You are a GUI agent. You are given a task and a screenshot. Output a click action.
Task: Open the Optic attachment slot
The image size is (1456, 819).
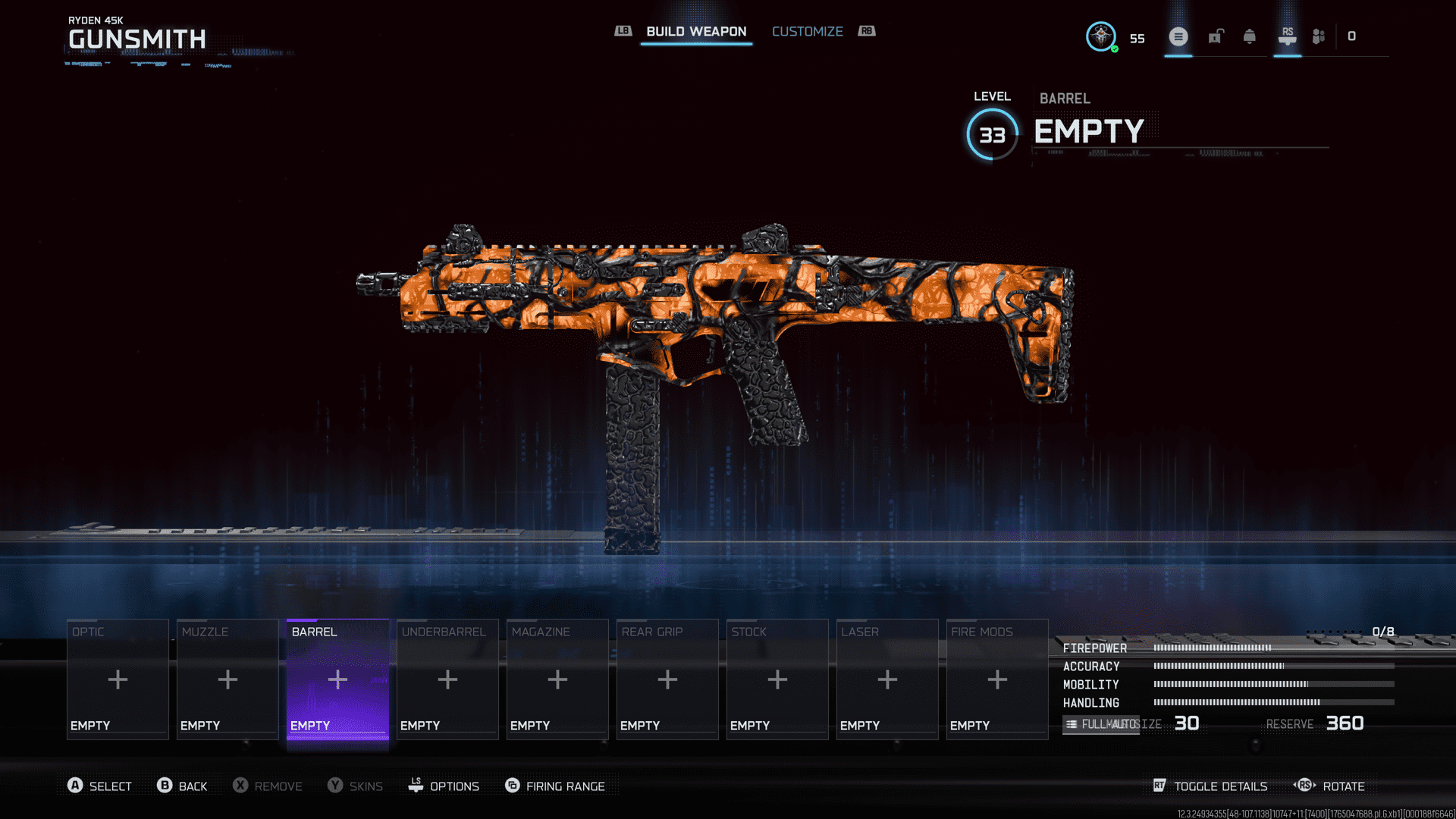(118, 679)
